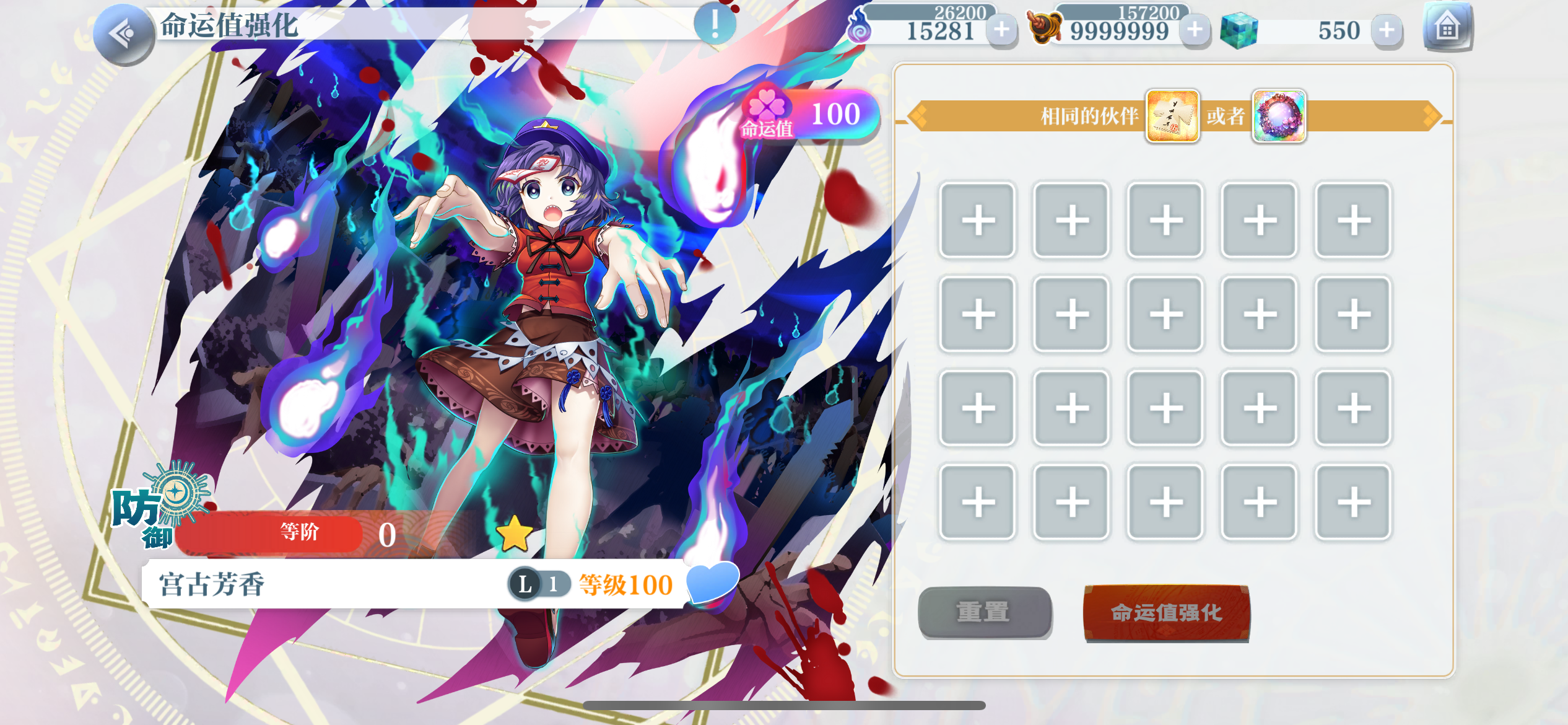The image size is (1568, 725).
Task: Select the pink orb material icon after 或者
Action: (x=1279, y=117)
